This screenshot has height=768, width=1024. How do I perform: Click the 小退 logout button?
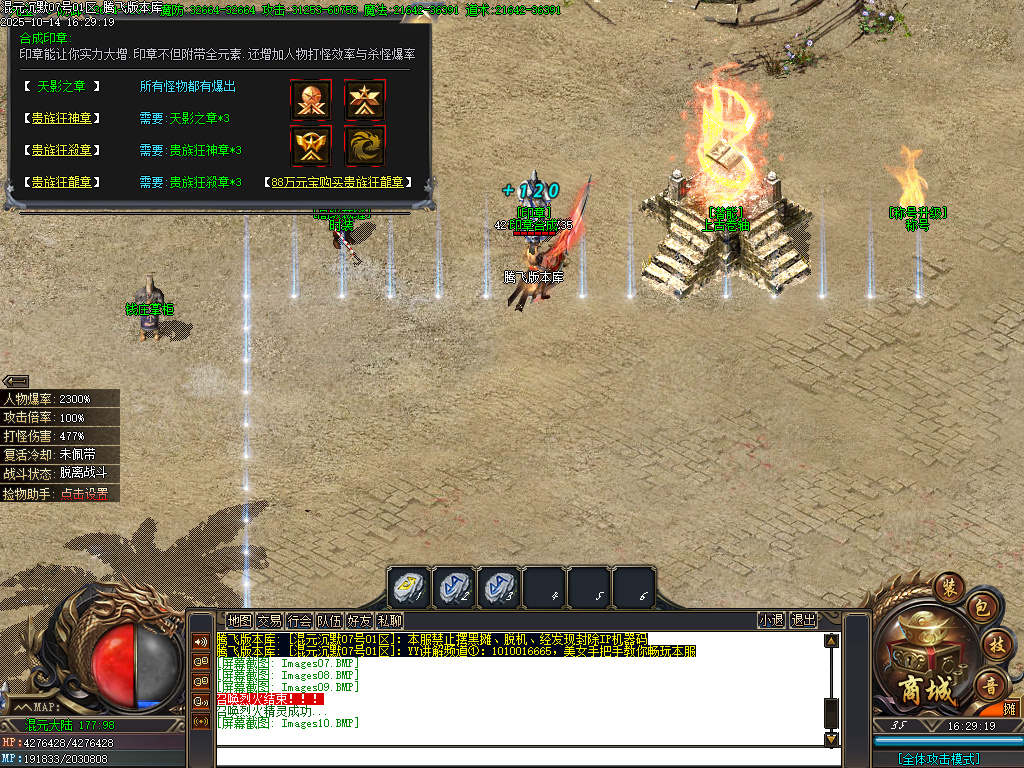(x=771, y=620)
